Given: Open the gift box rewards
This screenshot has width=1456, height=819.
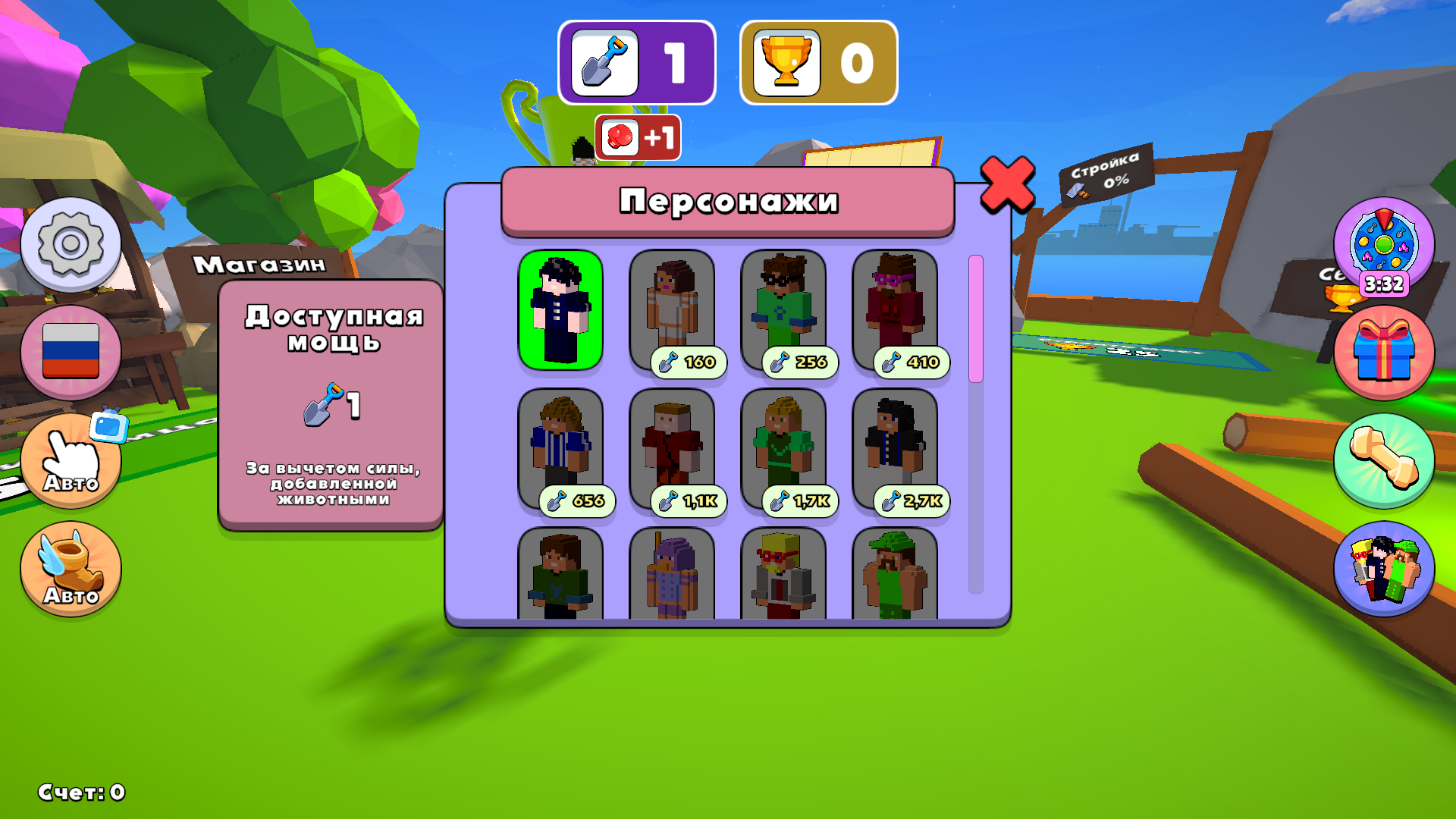Looking at the screenshot, I should tap(1383, 353).
